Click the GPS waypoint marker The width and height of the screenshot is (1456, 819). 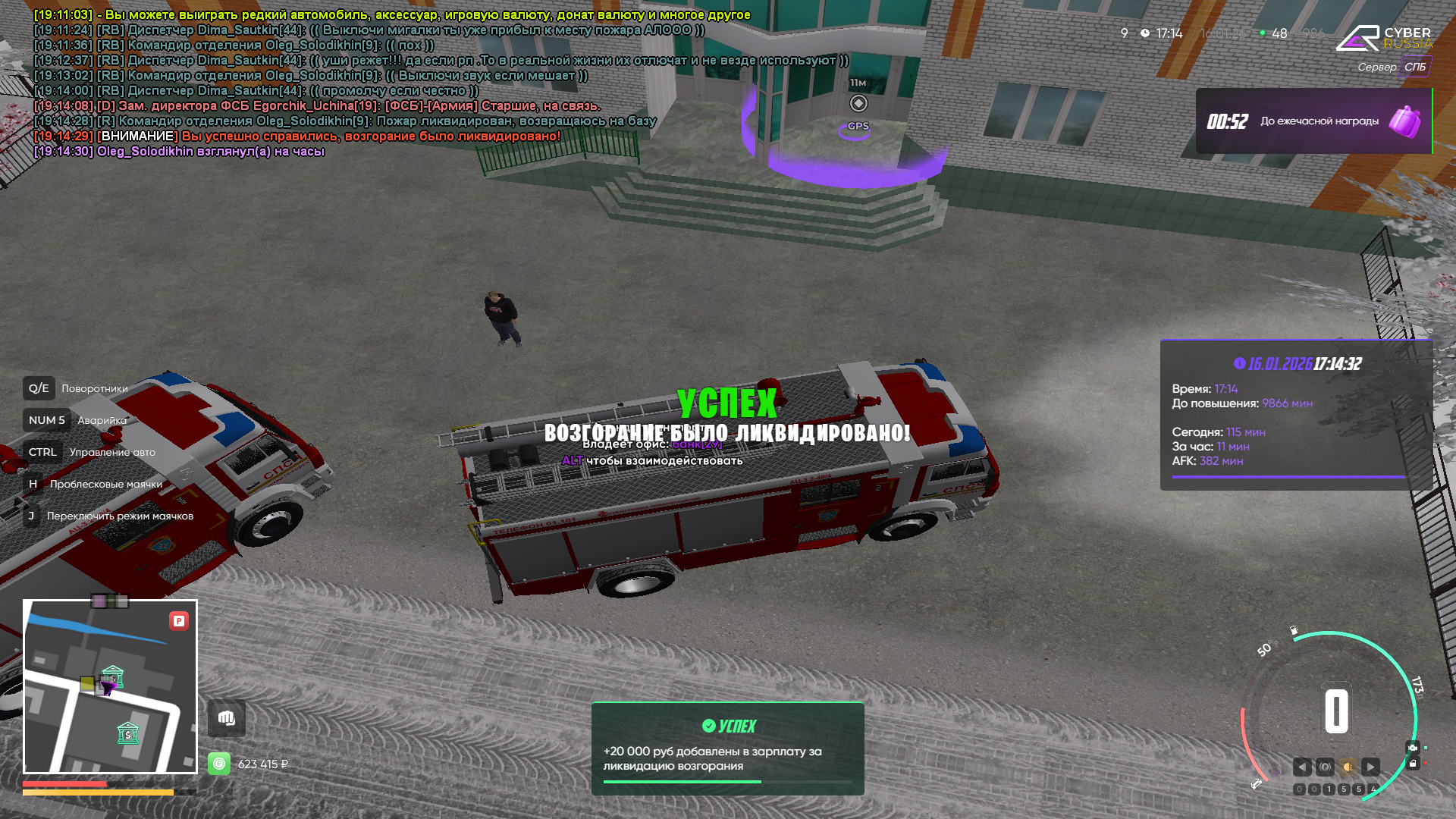858,104
